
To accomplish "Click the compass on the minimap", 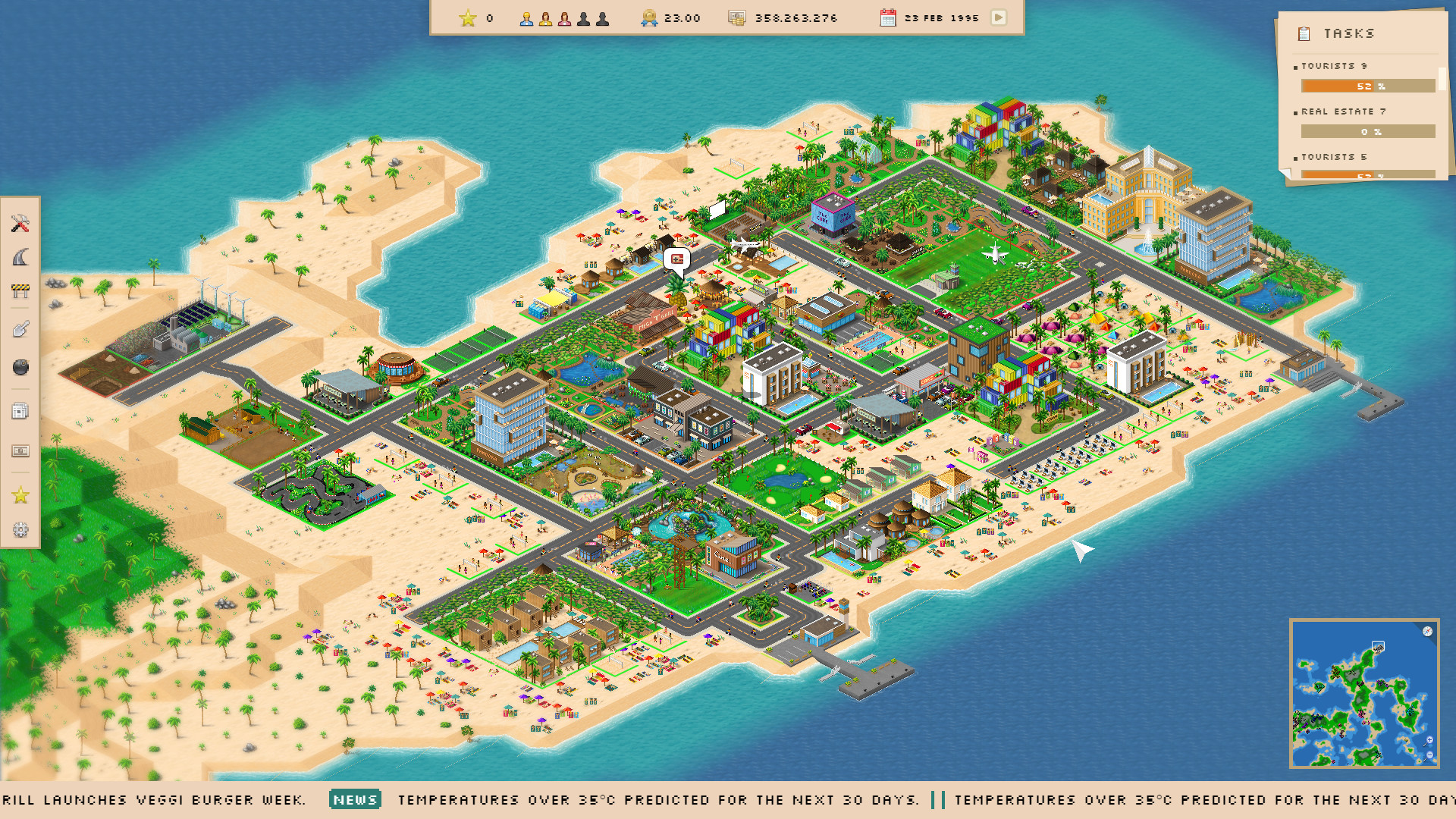I will click(1429, 631).
